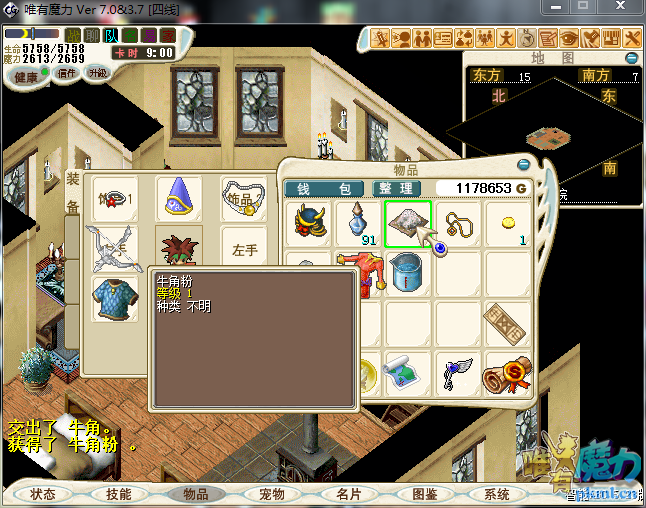Select the equipped blue wizard hat
This screenshot has width=646, height=508.
179,196
